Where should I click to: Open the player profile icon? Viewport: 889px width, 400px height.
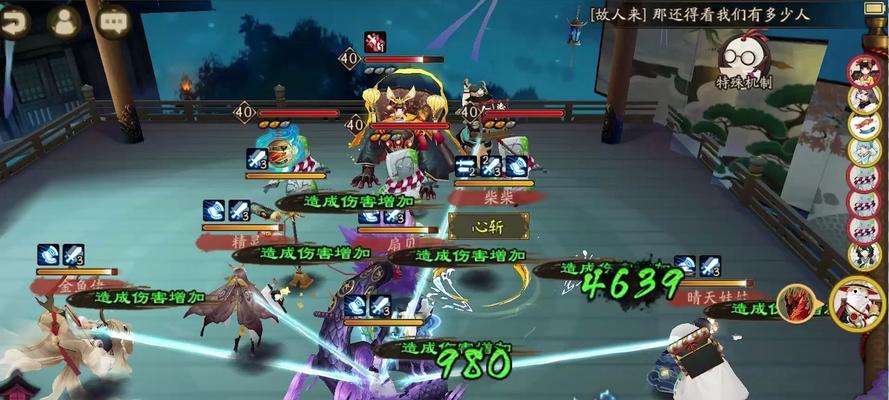pos(66,21)
